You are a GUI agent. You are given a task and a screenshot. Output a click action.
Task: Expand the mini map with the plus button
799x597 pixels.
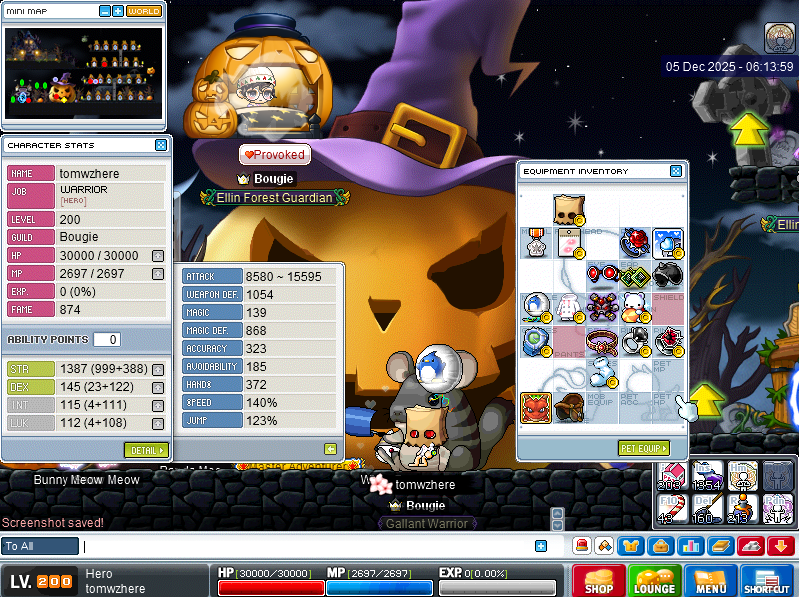click(118, 11)
